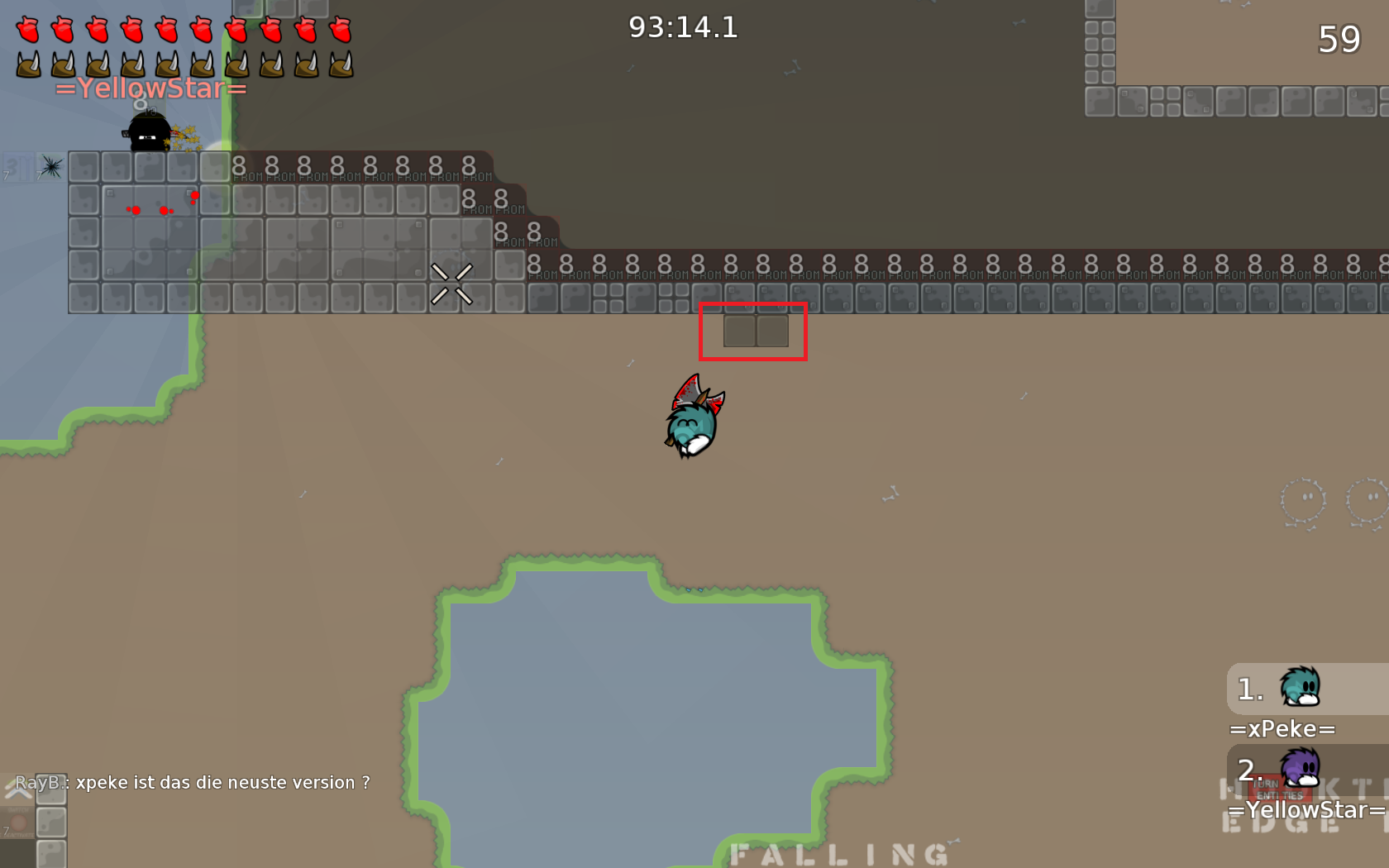Expand the chat using the double chevron
Image resolution: width=1389 pixels, height=868 pixels.
(18, 791)
